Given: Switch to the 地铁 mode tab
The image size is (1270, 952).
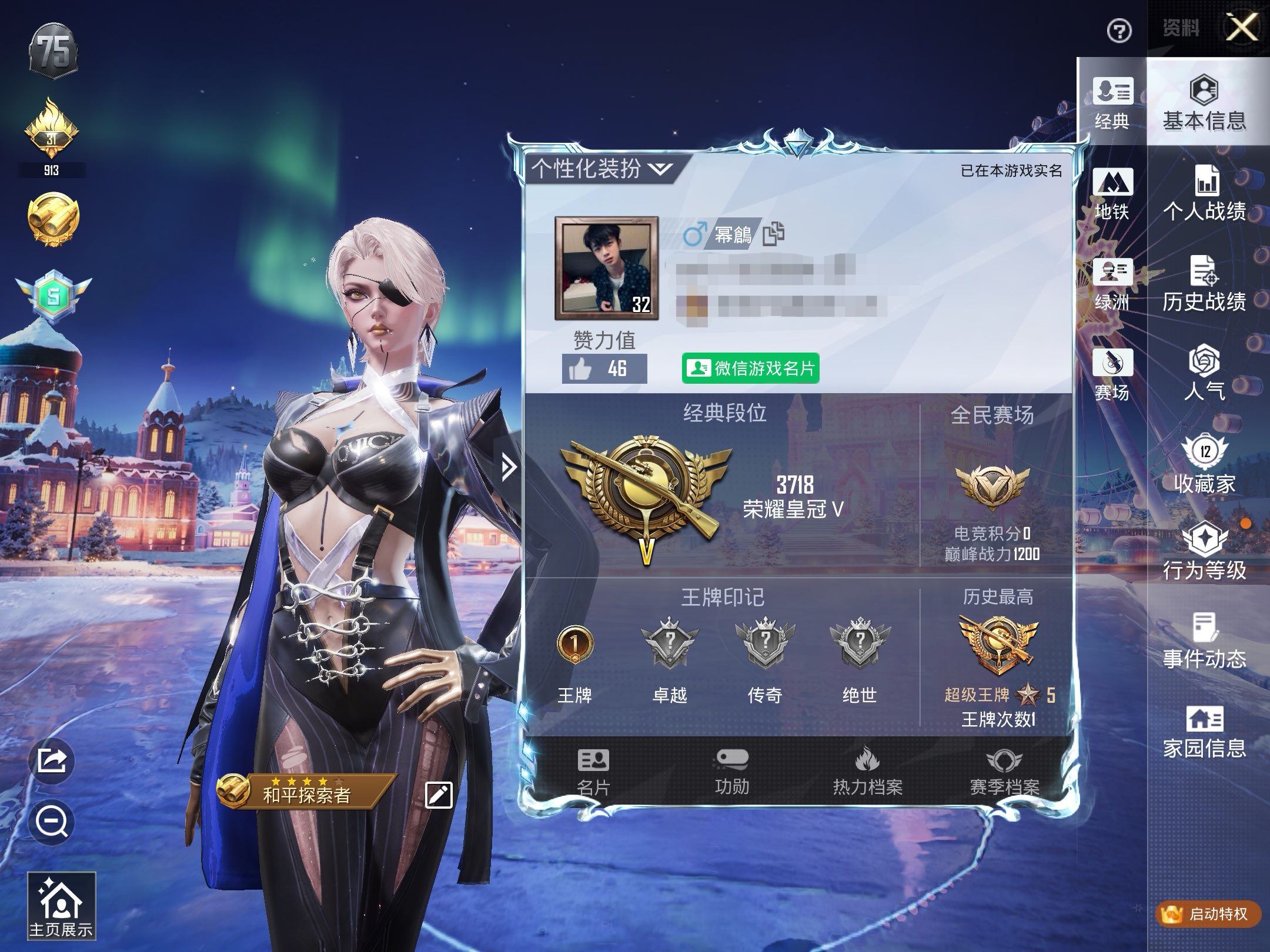Looking at the screenshot, I should [1112, 194].
